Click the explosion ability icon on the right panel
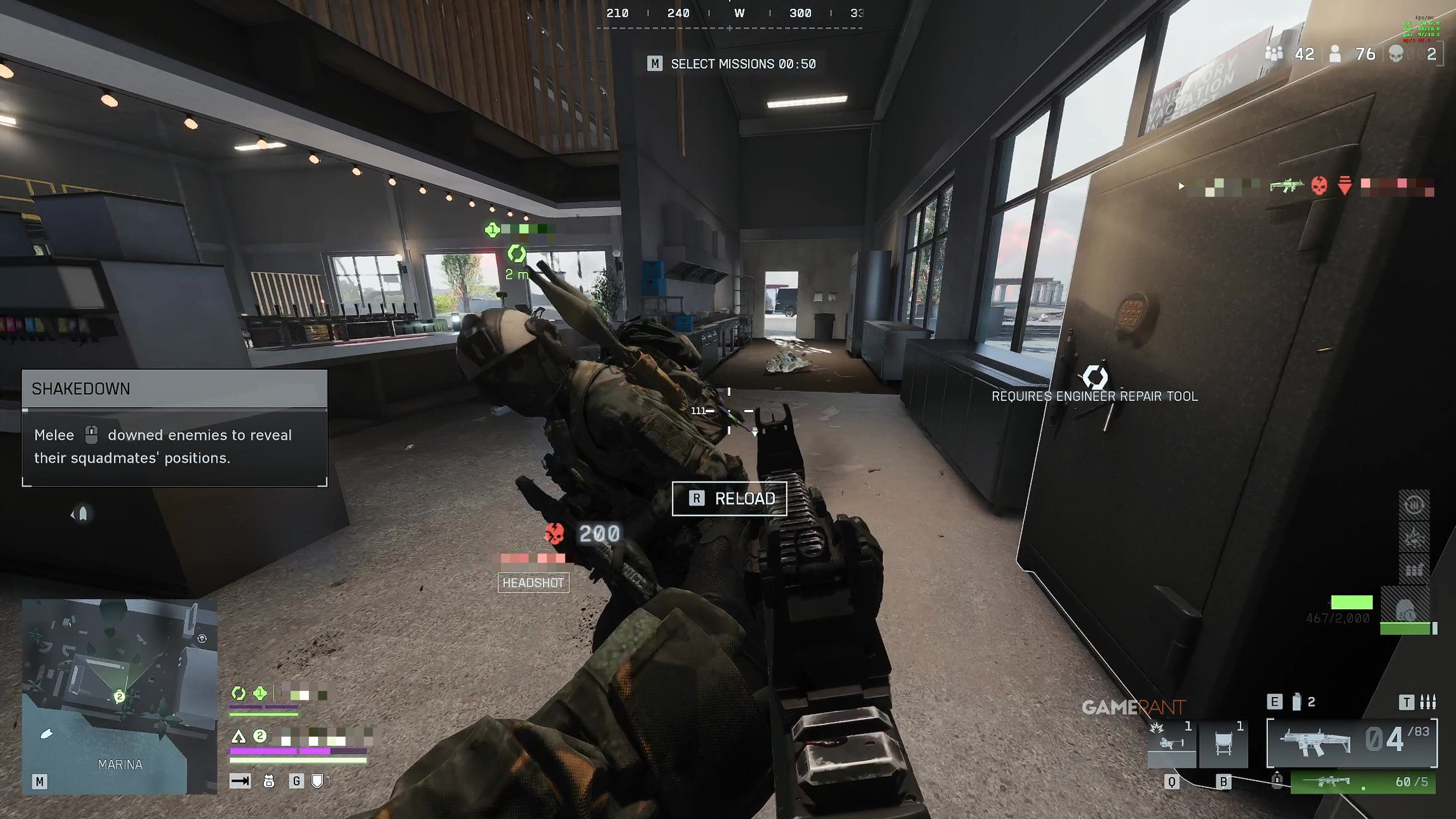 pyautogui.click(x=1414, y=538)
